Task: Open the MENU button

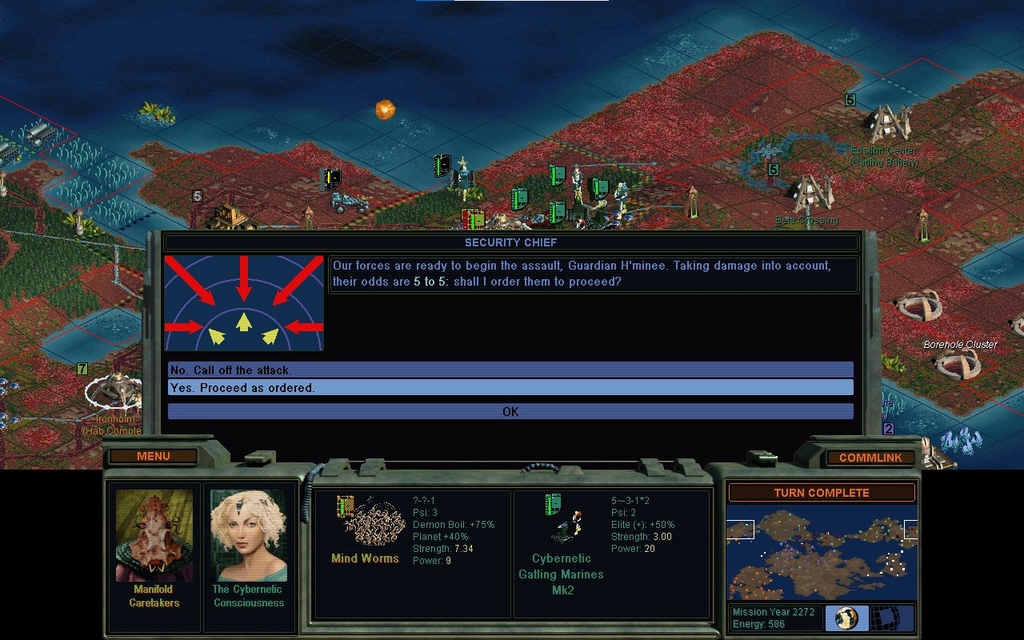Action: [x=153, y=456]
